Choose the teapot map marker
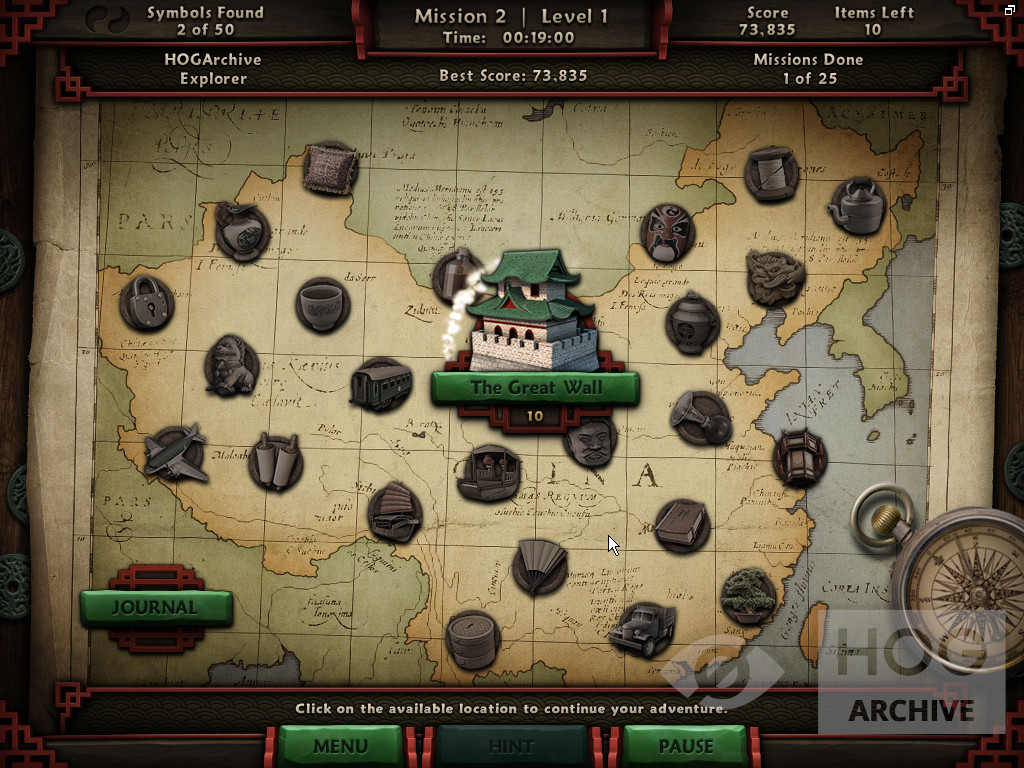Viewport: 1024px width, 768px height. pyautogui.click(x=856, y=206)
